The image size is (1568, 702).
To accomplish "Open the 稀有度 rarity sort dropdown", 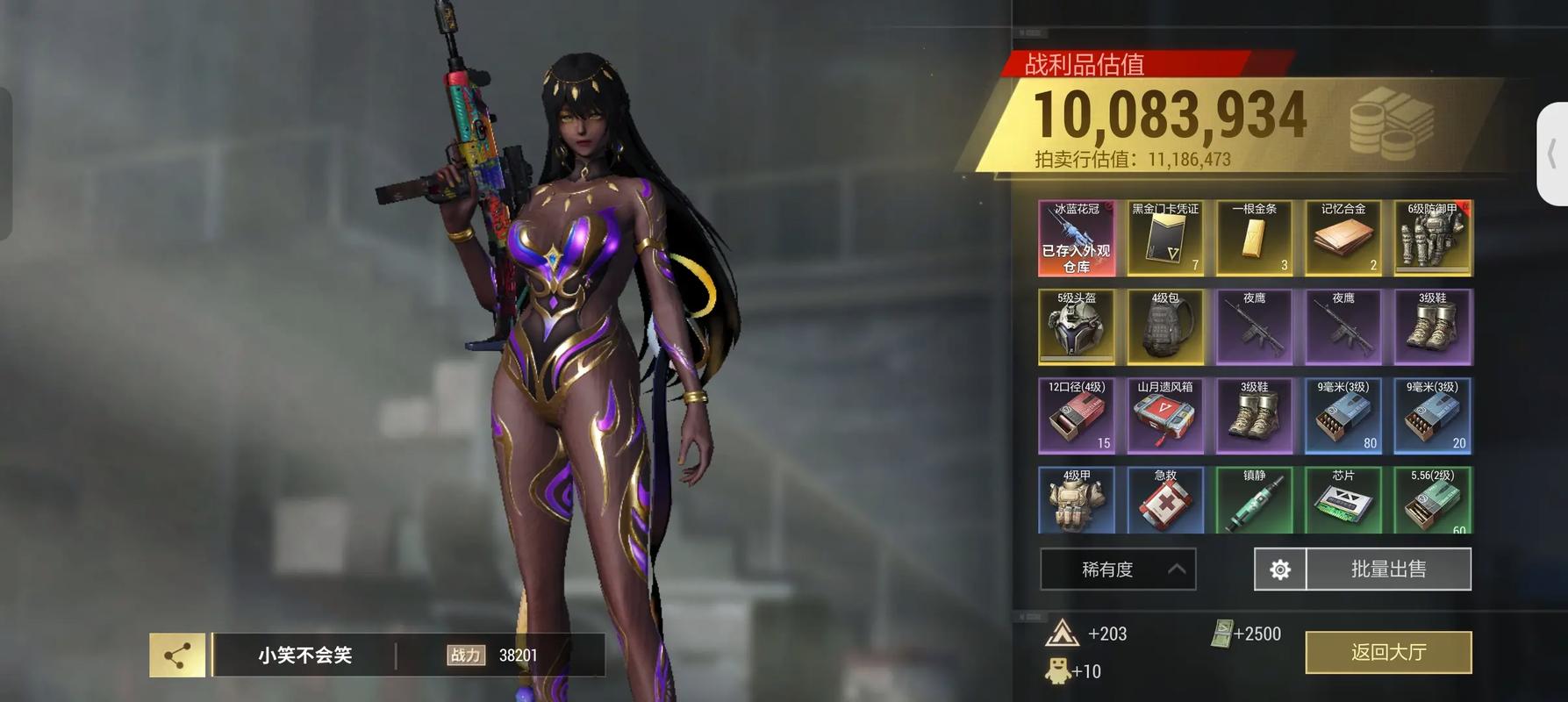I will [x=1118, y=569].
